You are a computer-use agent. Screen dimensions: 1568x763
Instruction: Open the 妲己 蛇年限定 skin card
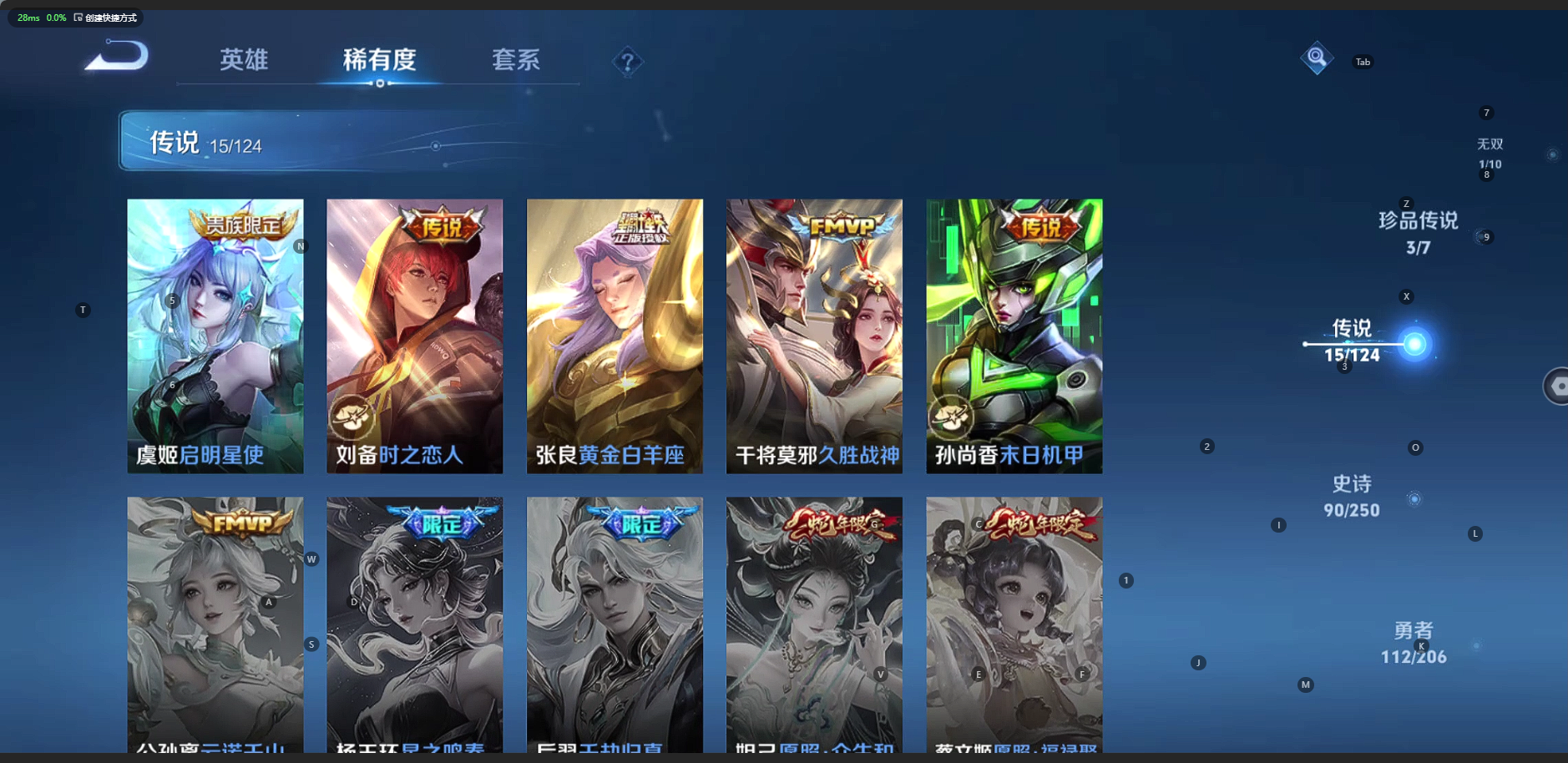point(814,626)
